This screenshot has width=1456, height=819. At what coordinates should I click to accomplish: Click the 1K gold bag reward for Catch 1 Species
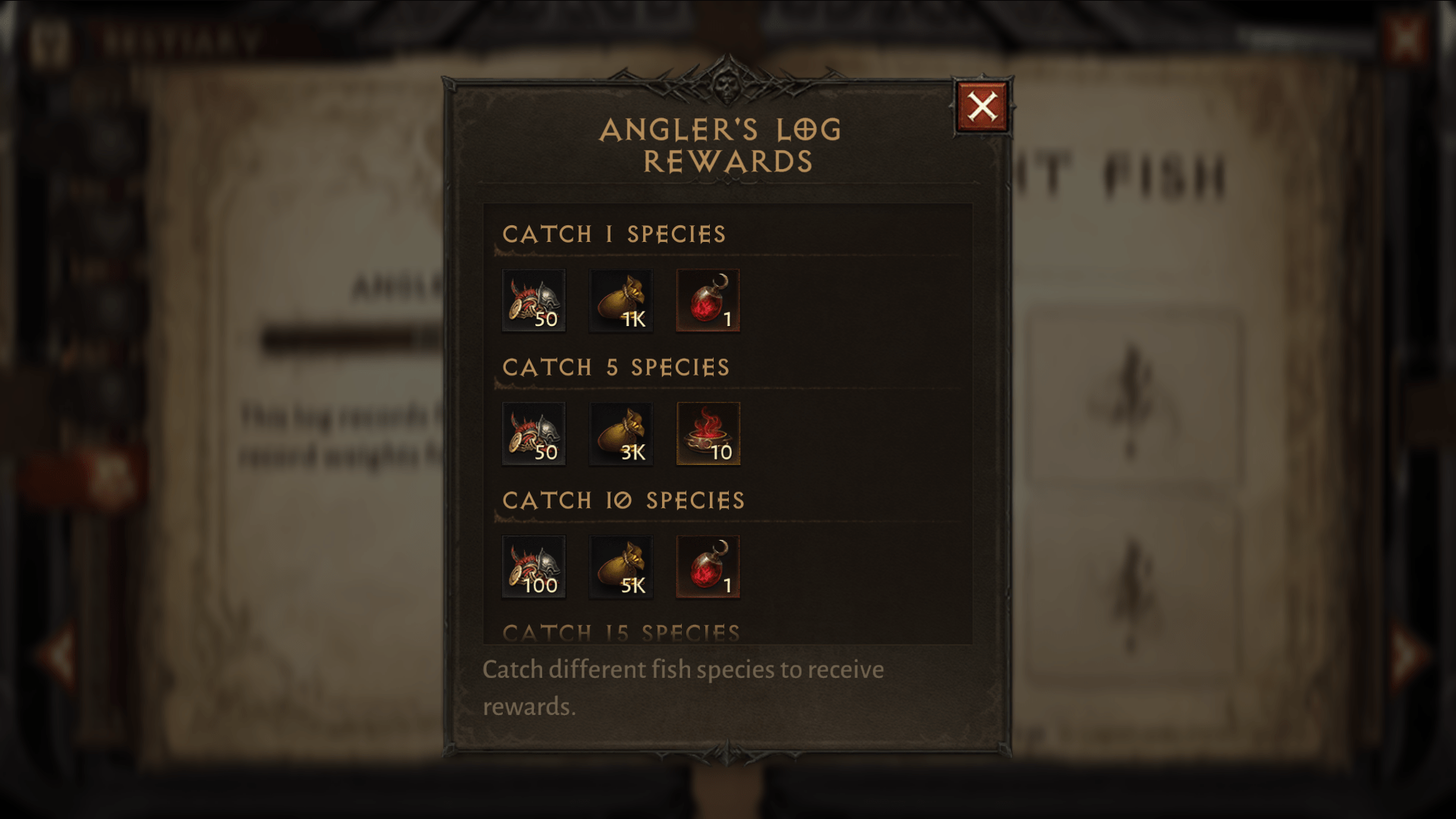[x=620, y=300]
